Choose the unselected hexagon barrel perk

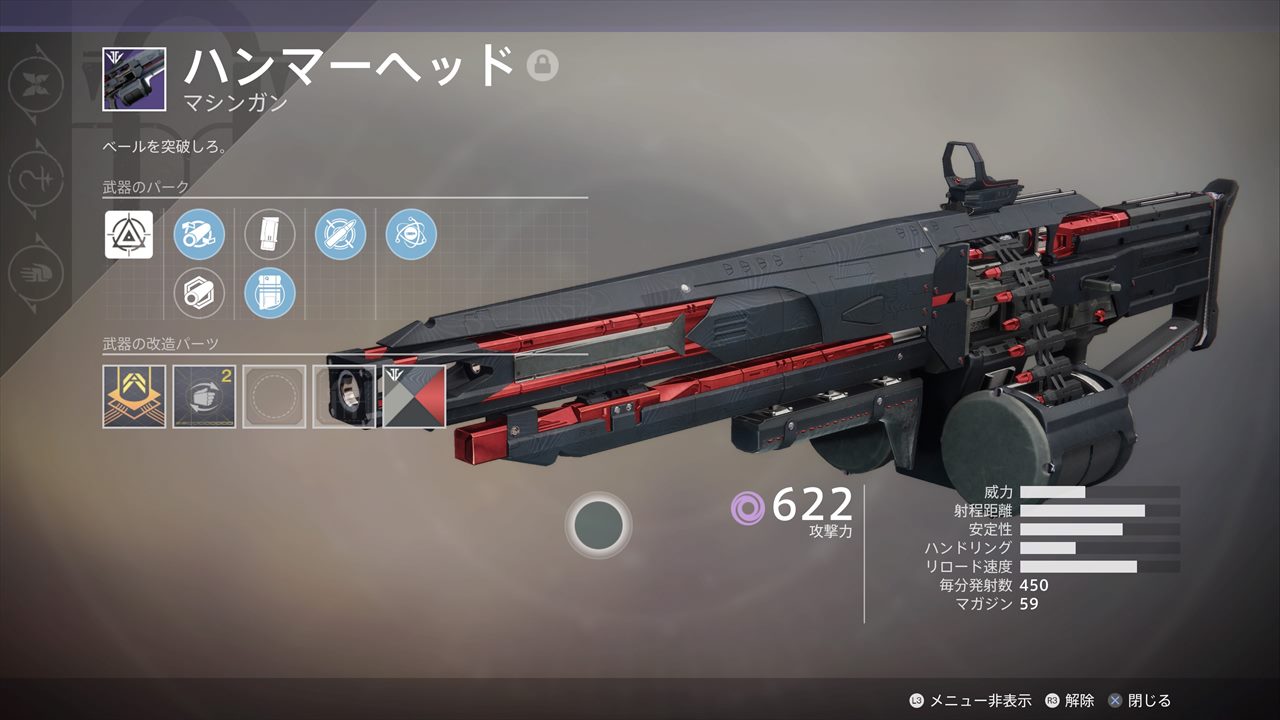pos(199,293)
